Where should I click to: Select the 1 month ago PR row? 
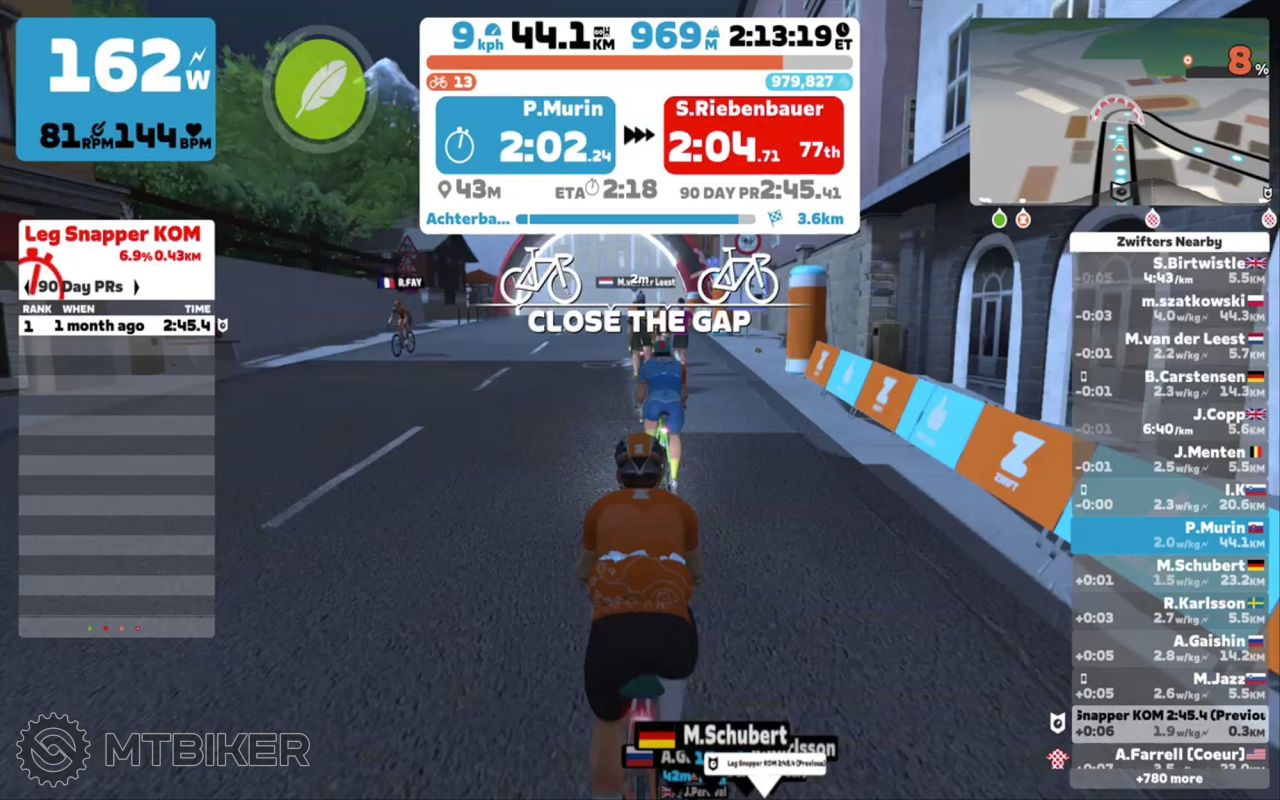pos(116,325)
